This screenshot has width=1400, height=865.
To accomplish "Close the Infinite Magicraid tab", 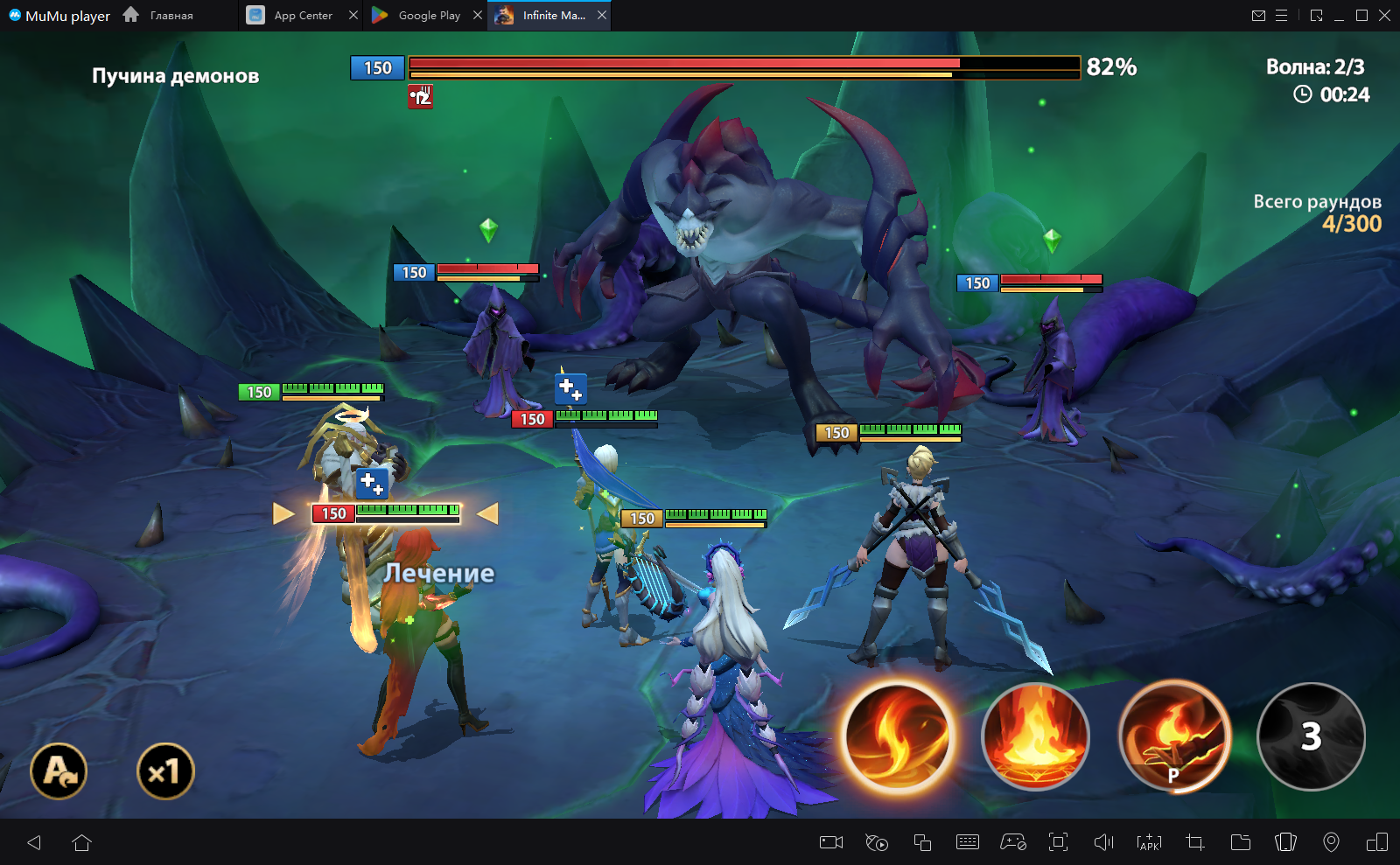I will pos(602,16).
